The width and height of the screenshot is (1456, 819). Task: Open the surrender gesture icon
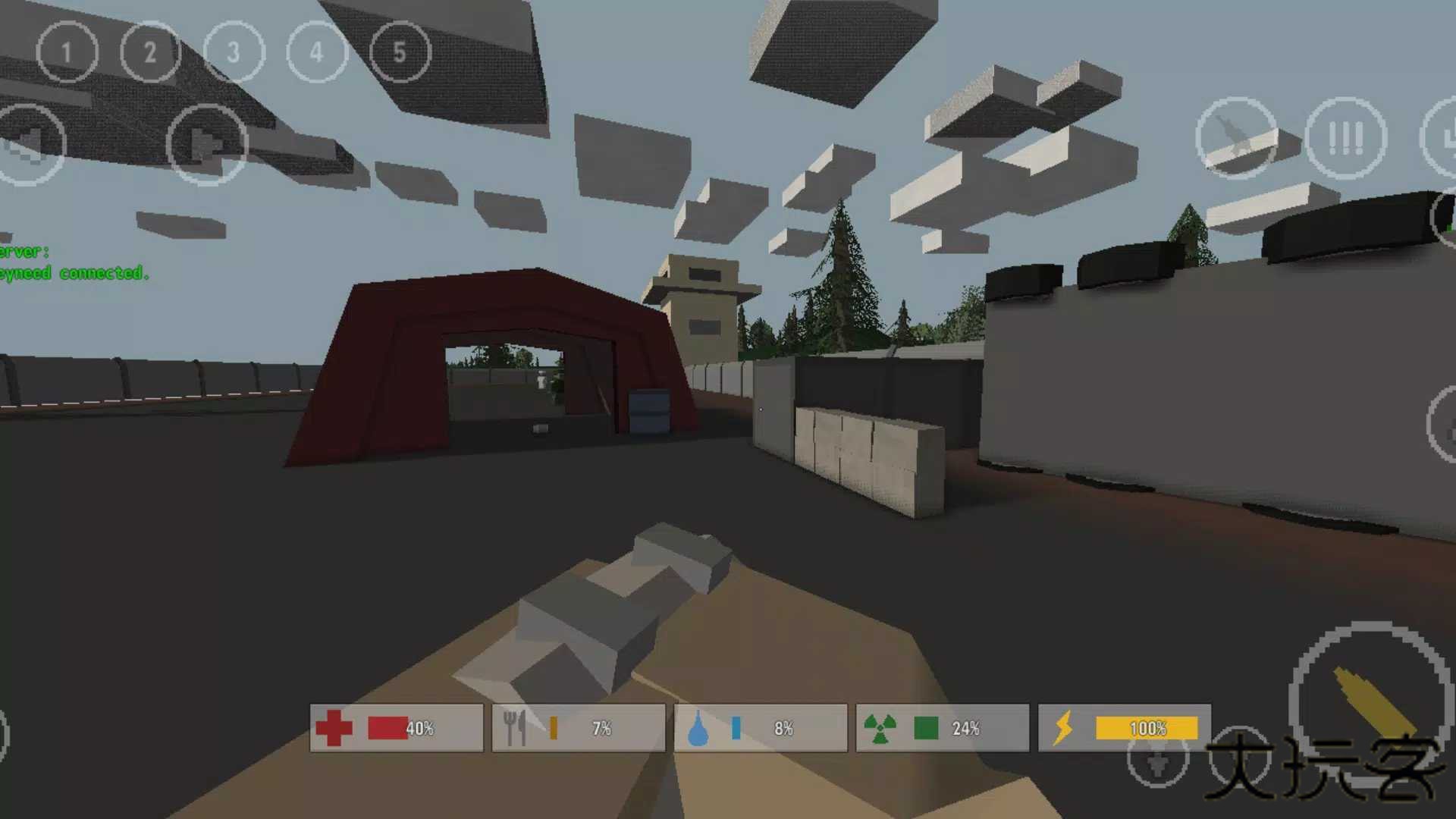click(1346, 139)
